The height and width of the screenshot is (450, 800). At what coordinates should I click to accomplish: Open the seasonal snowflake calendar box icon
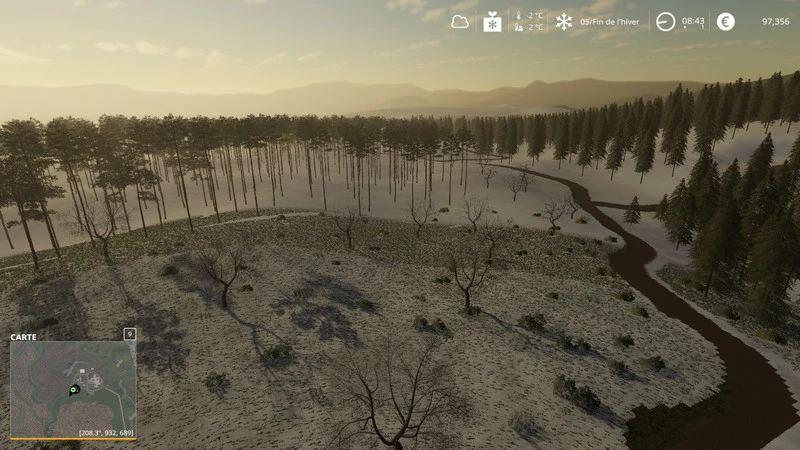pos(492,21)
